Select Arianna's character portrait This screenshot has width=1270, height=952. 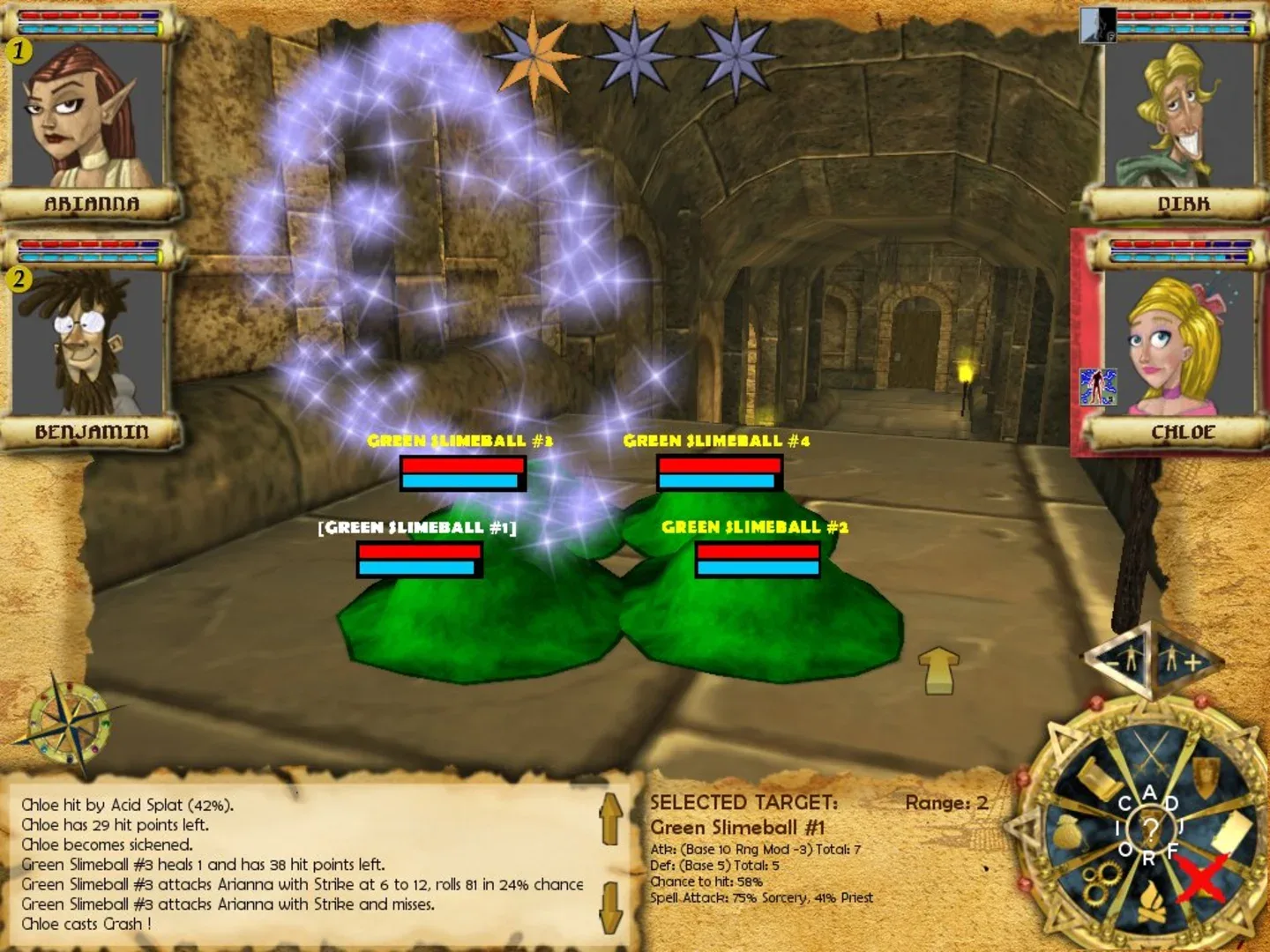pos(88,117)
